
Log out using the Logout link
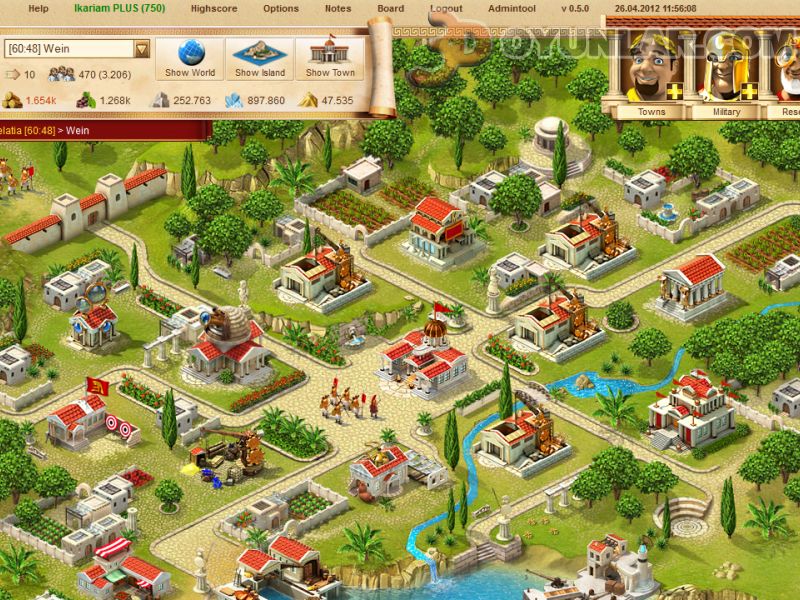[446, 9]
